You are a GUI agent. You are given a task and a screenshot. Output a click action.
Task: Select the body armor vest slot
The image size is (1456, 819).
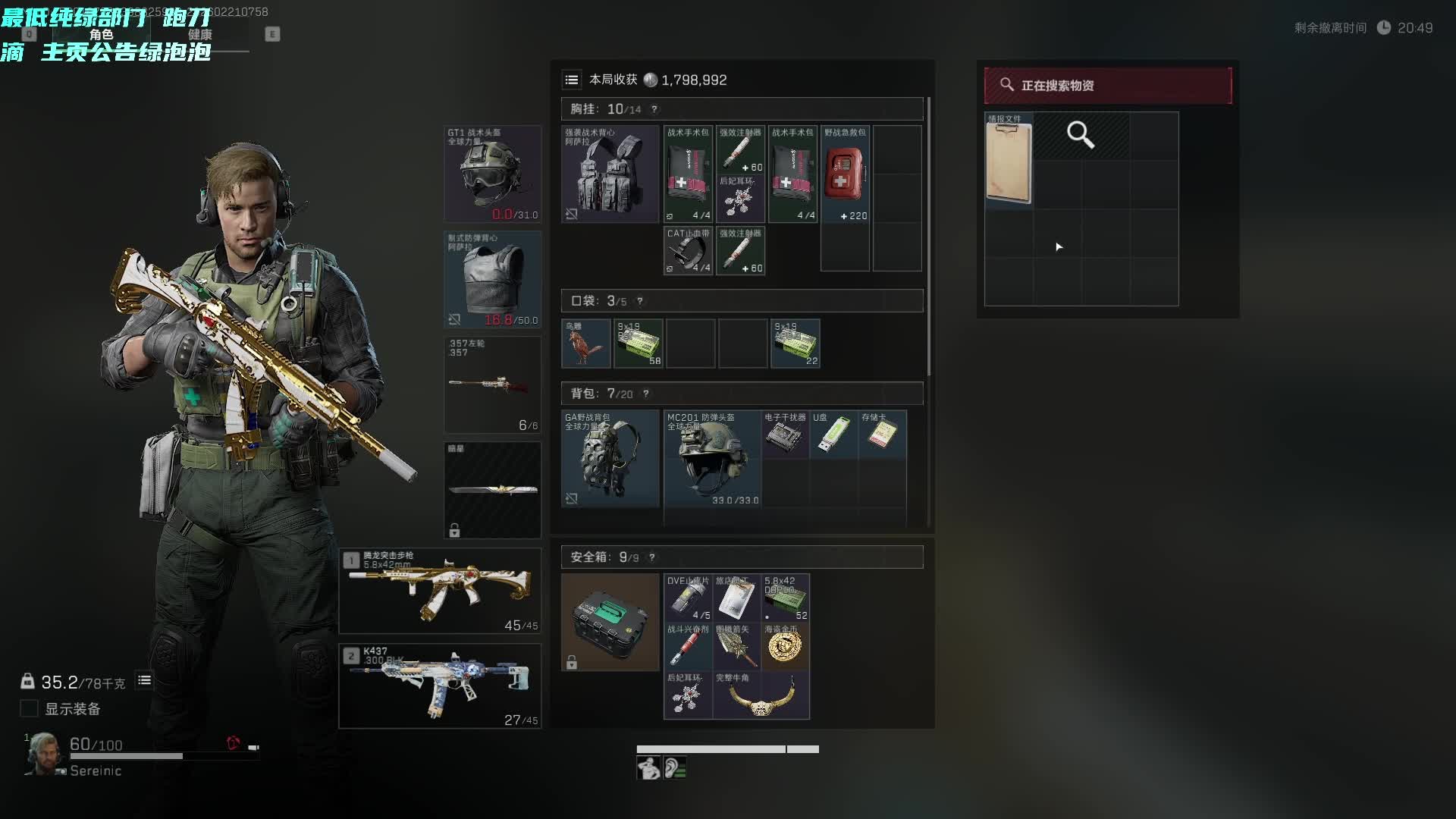click(492, 279)
